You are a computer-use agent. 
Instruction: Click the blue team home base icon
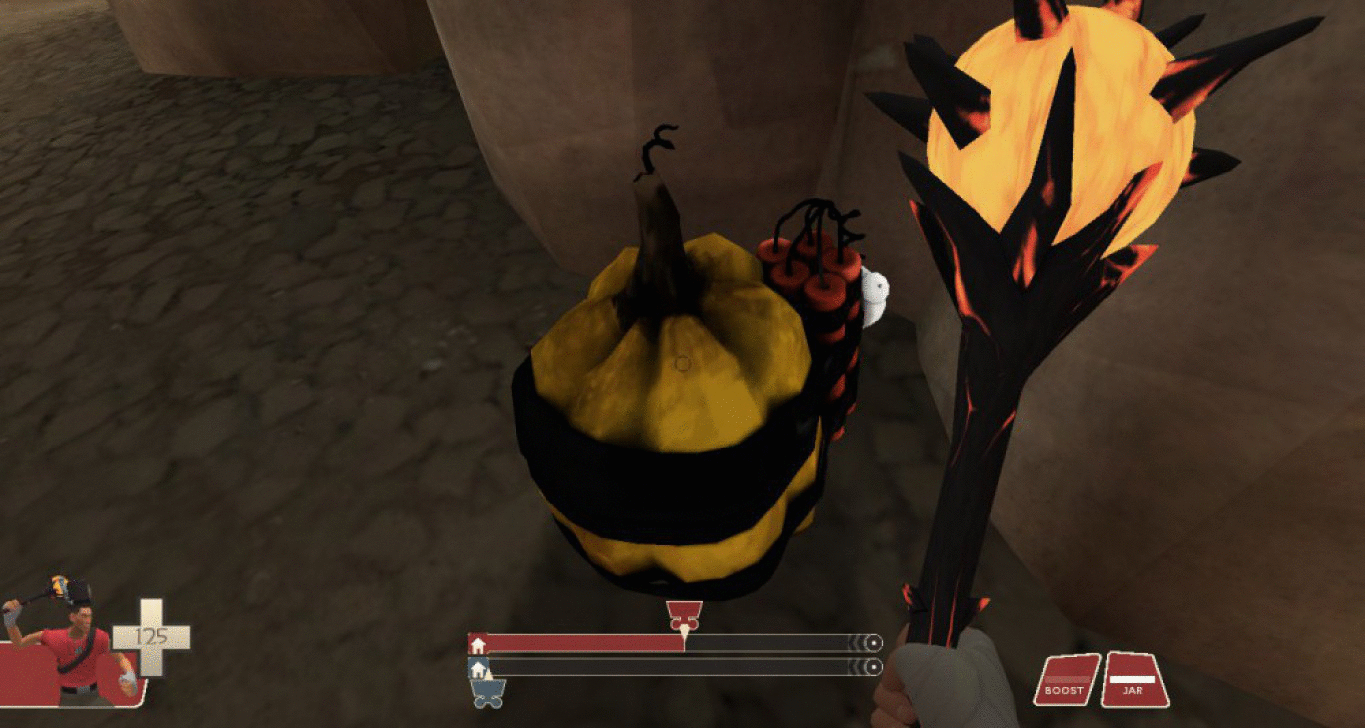pyautogui.click(x=478, y=667)
